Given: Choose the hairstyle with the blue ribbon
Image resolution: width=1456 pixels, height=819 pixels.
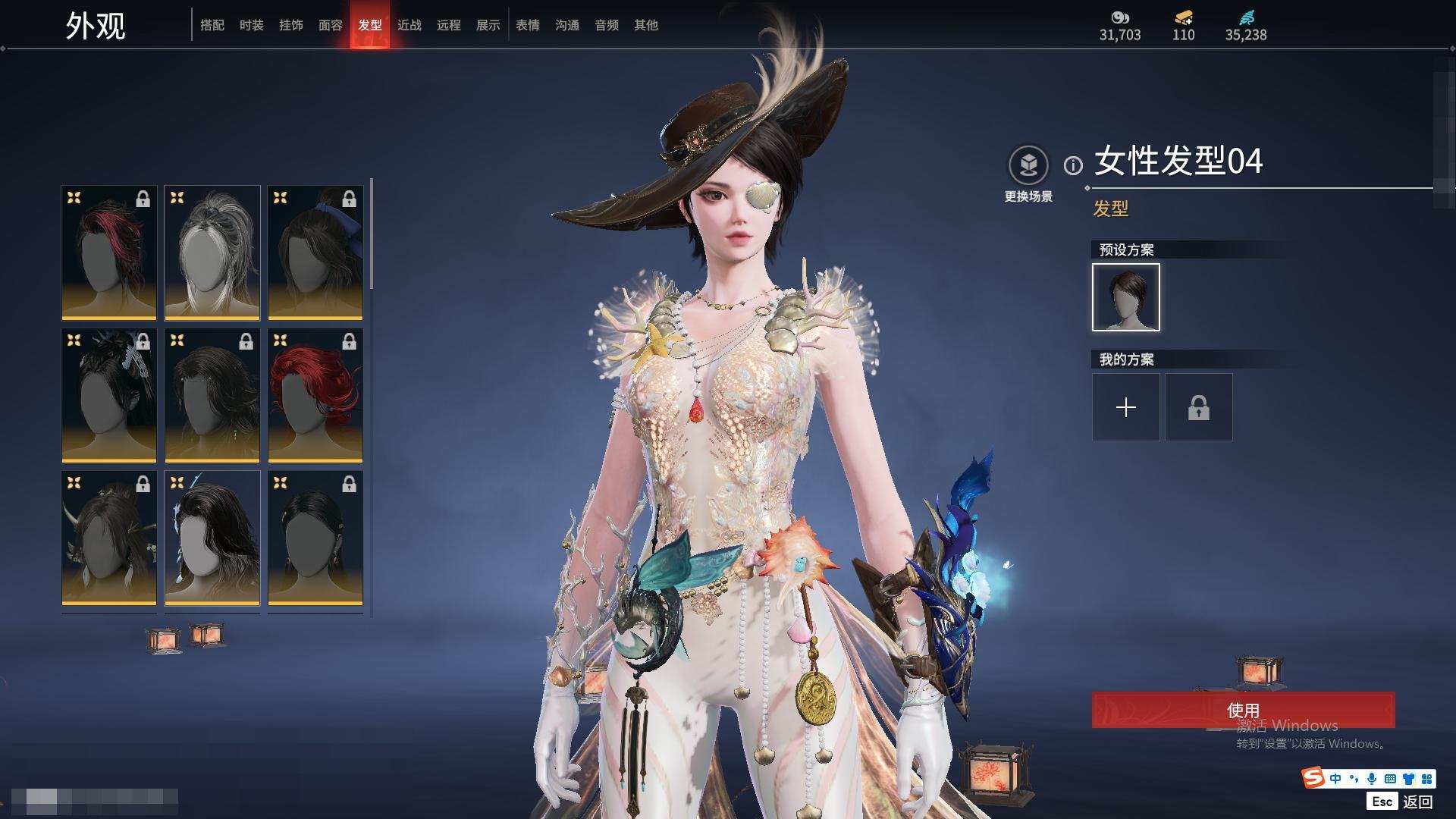Looking at the screenshot, I should [x=315, y=253].
